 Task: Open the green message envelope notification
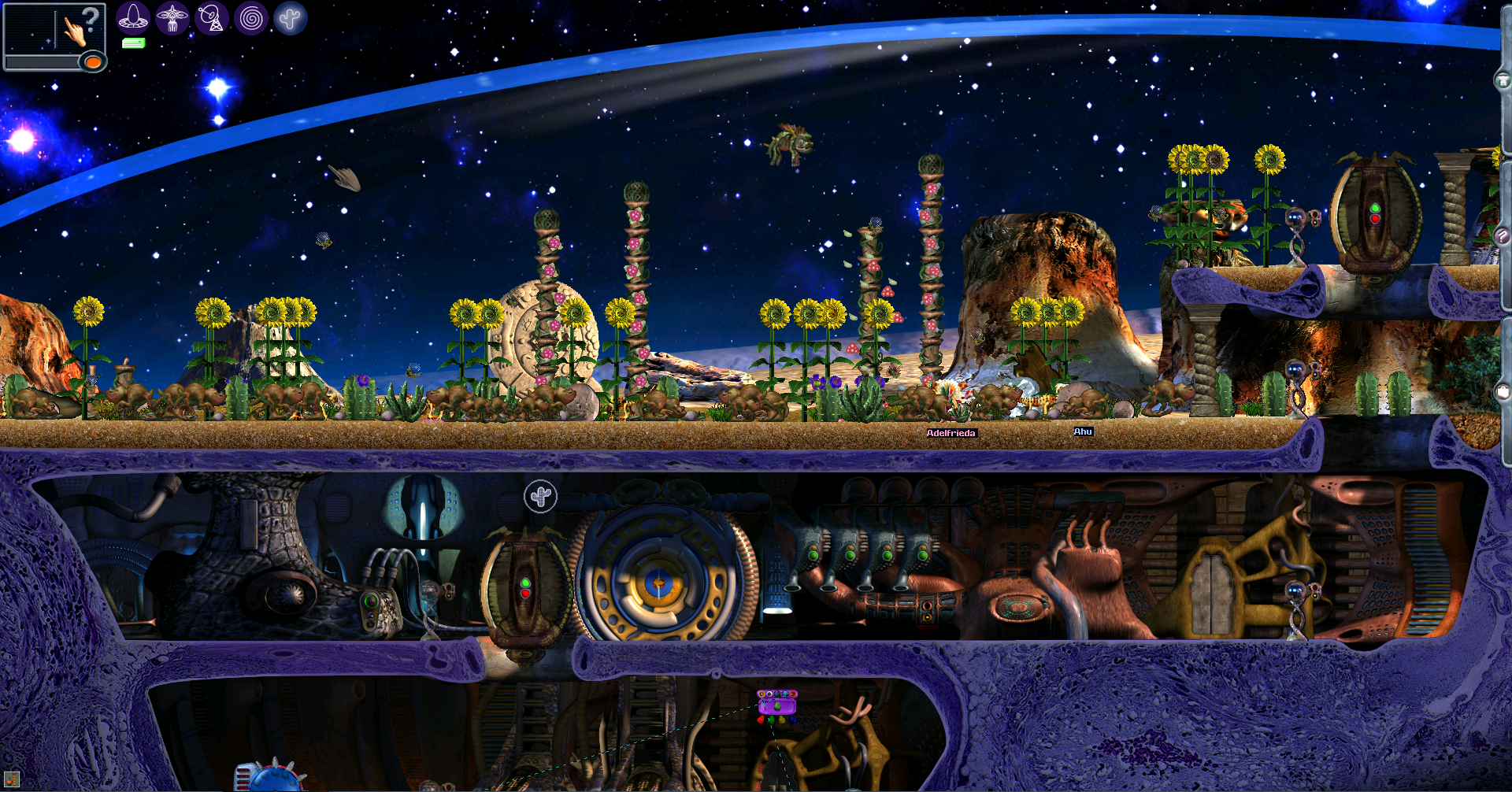pyautogui.click(x=132, y=42)
